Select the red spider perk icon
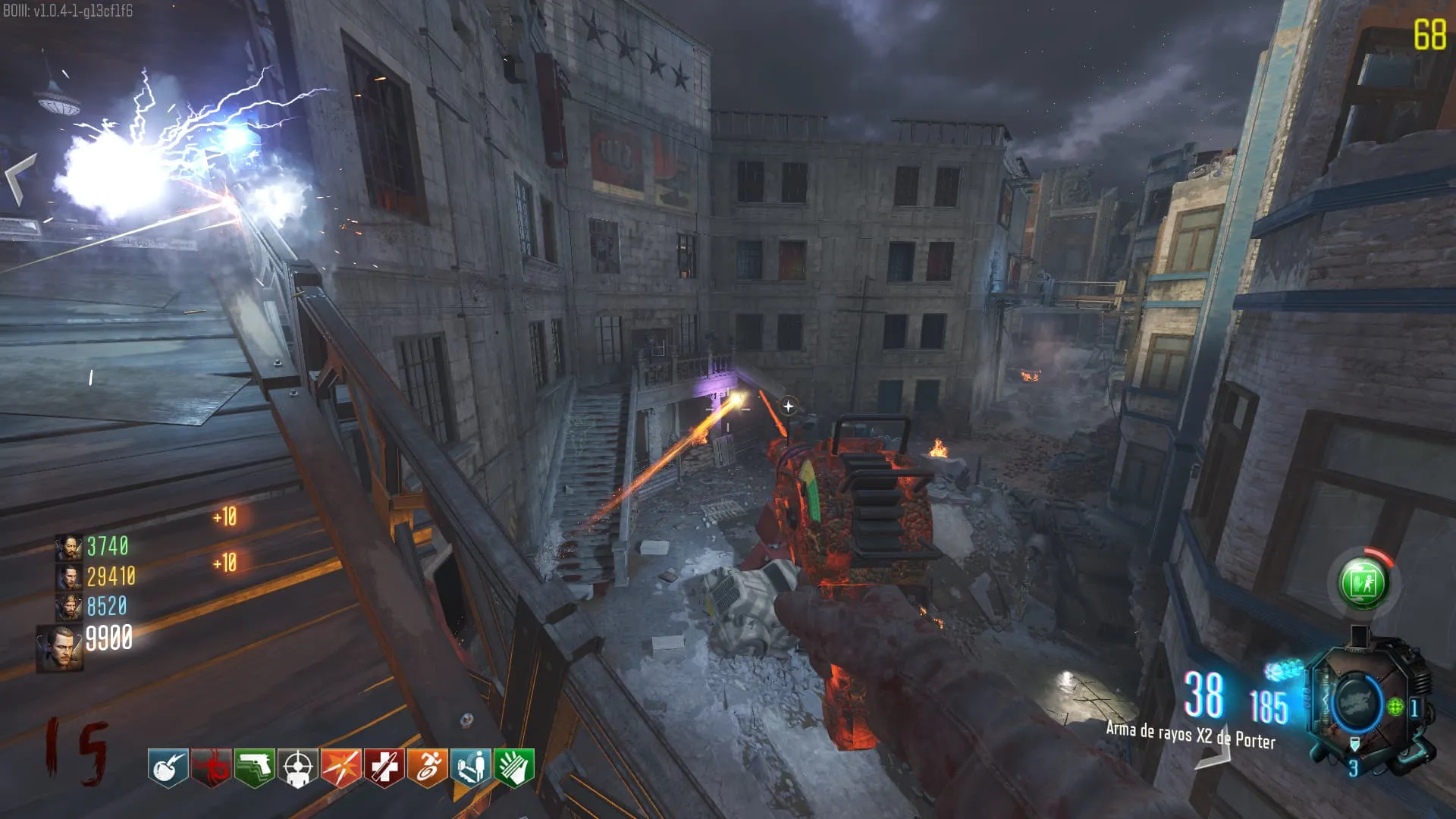1456x819 pixels. tap(211, 768)
